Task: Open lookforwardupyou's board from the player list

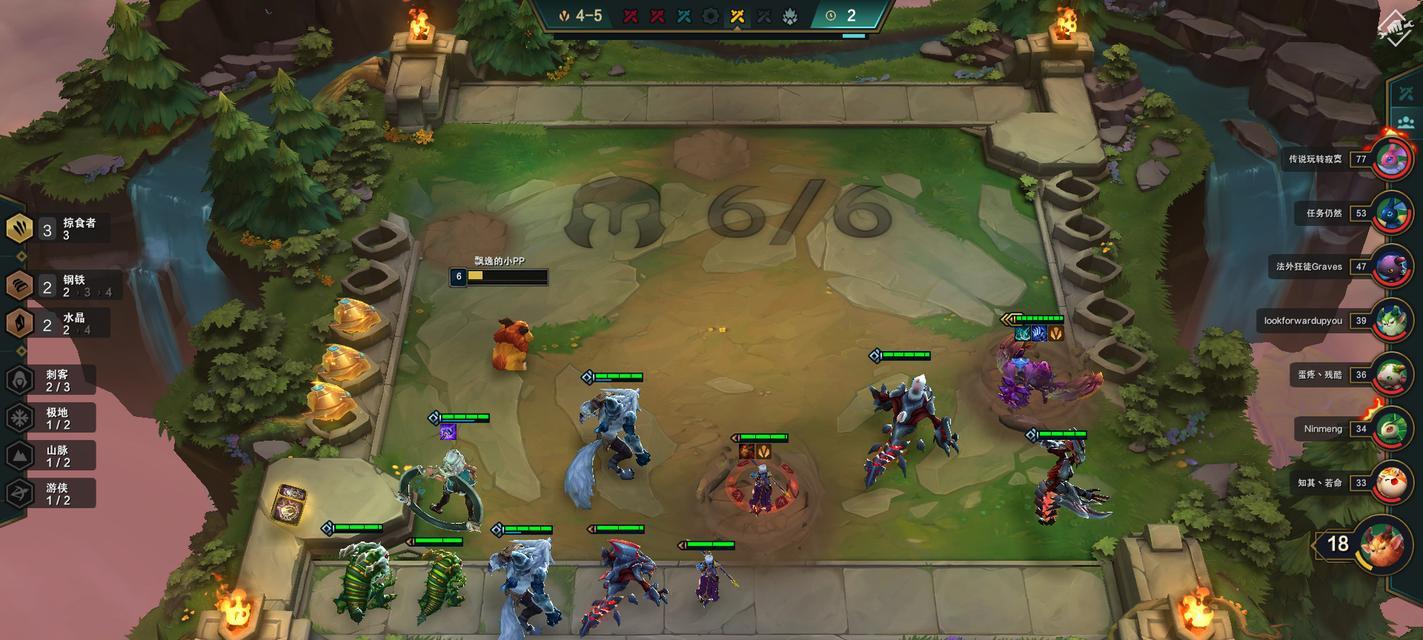Action: (x=1391, y=321)
